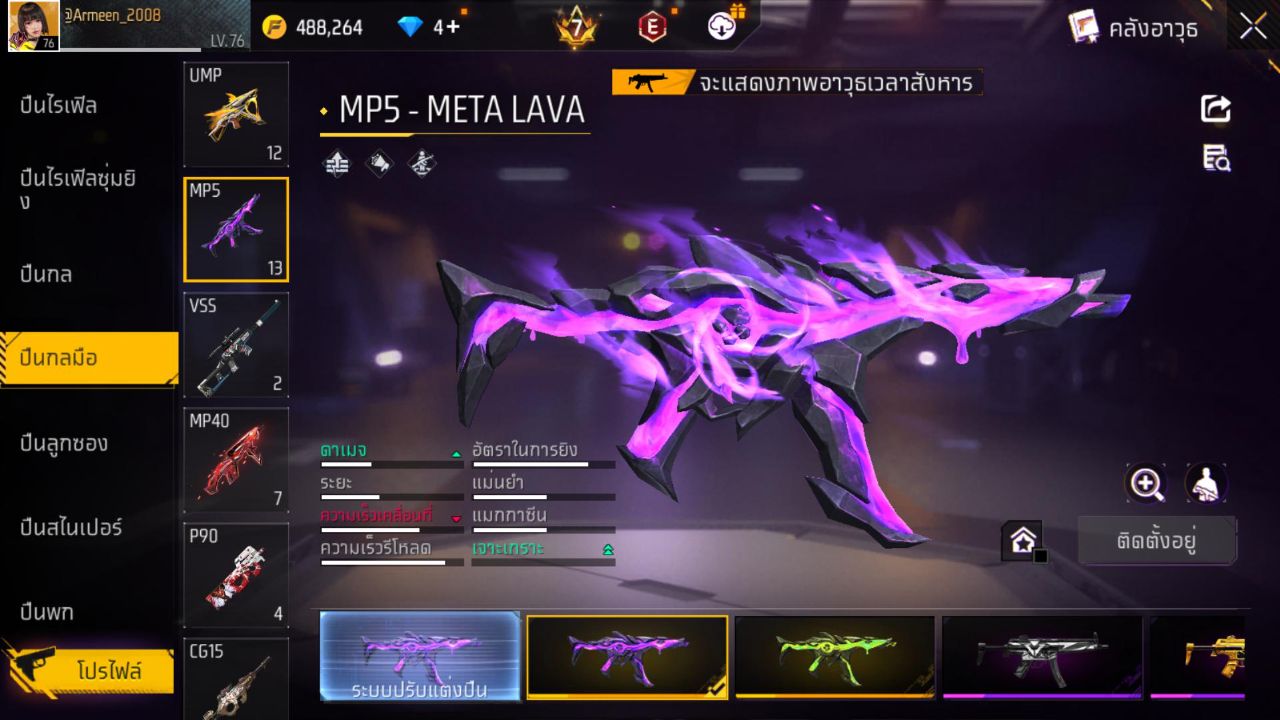Click the first weapon attribute diamond icon
Viewport: 1280px width, 720px height.
tap(336, 164)
